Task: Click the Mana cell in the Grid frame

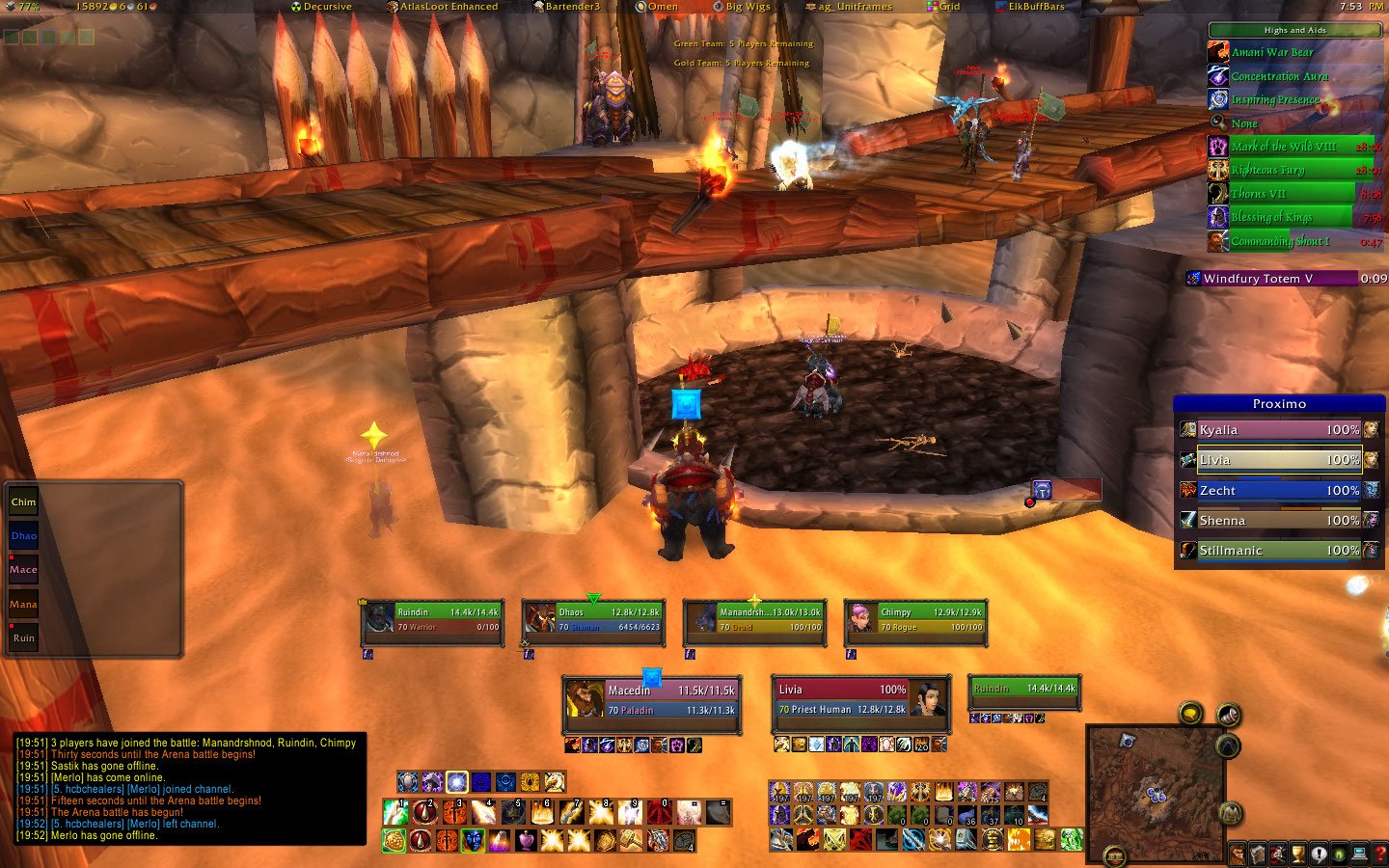Action: pos(23,605)
